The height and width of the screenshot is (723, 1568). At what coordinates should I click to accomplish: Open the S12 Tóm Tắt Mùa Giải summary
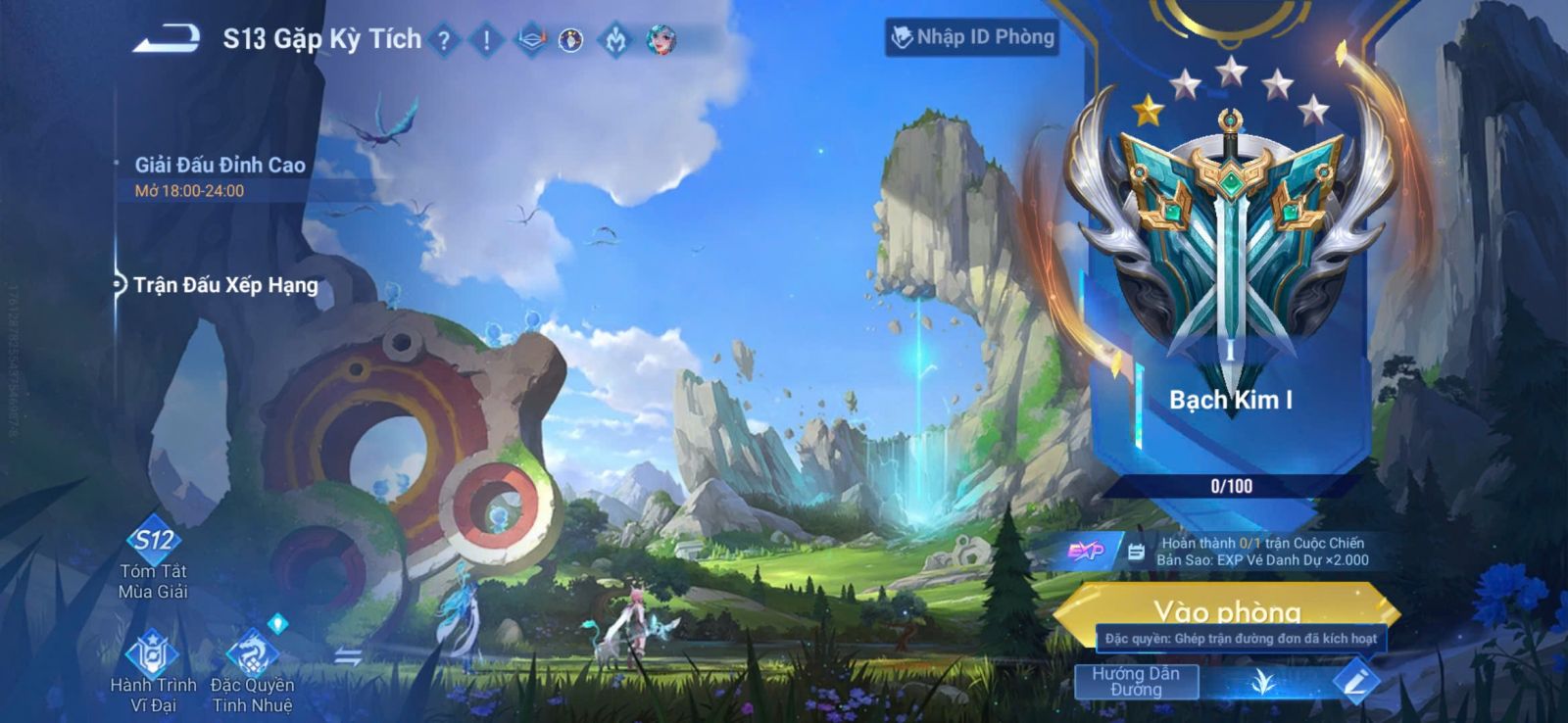154,557
